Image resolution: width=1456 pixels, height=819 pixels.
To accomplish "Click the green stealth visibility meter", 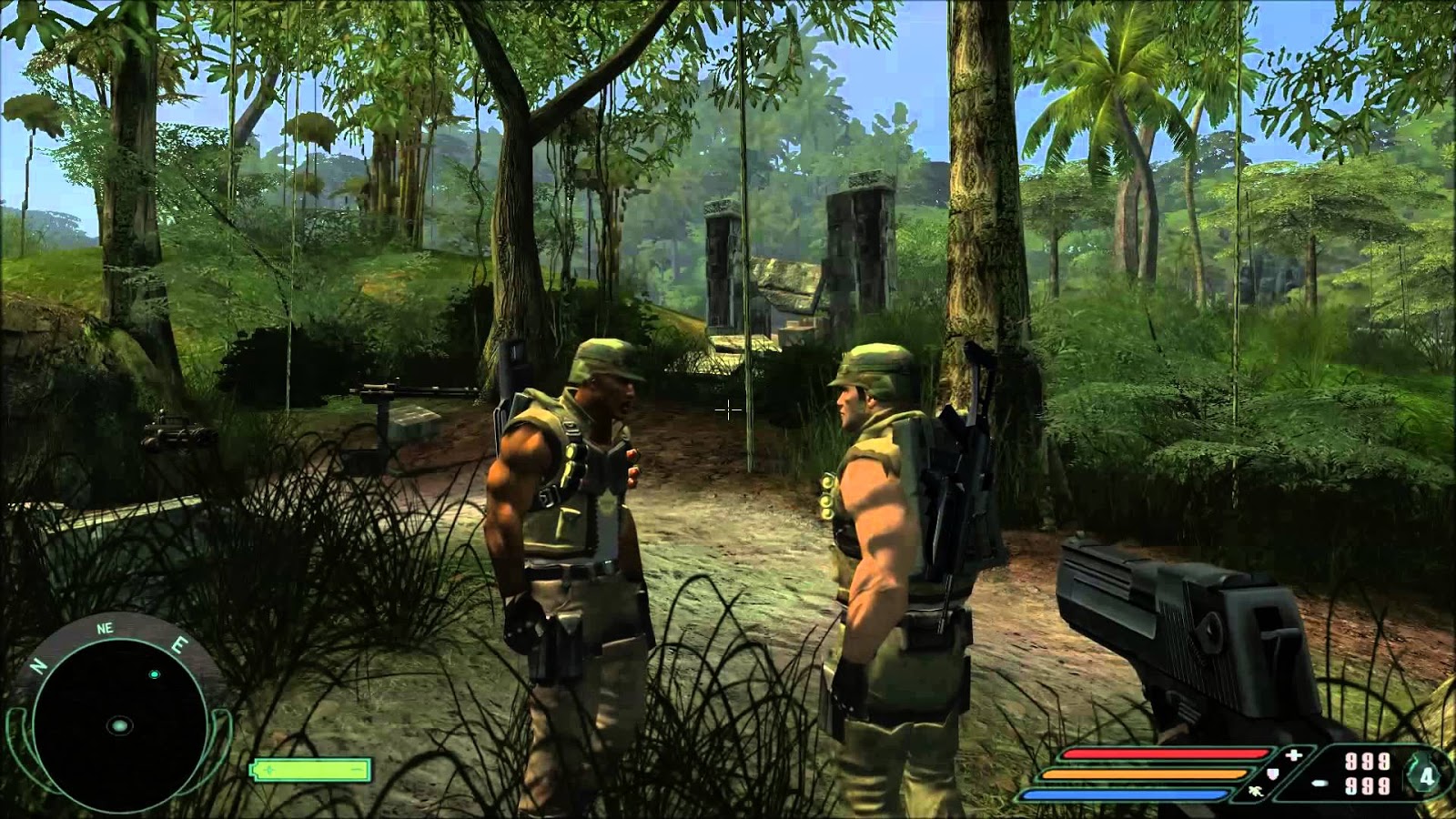I will 309,769.
